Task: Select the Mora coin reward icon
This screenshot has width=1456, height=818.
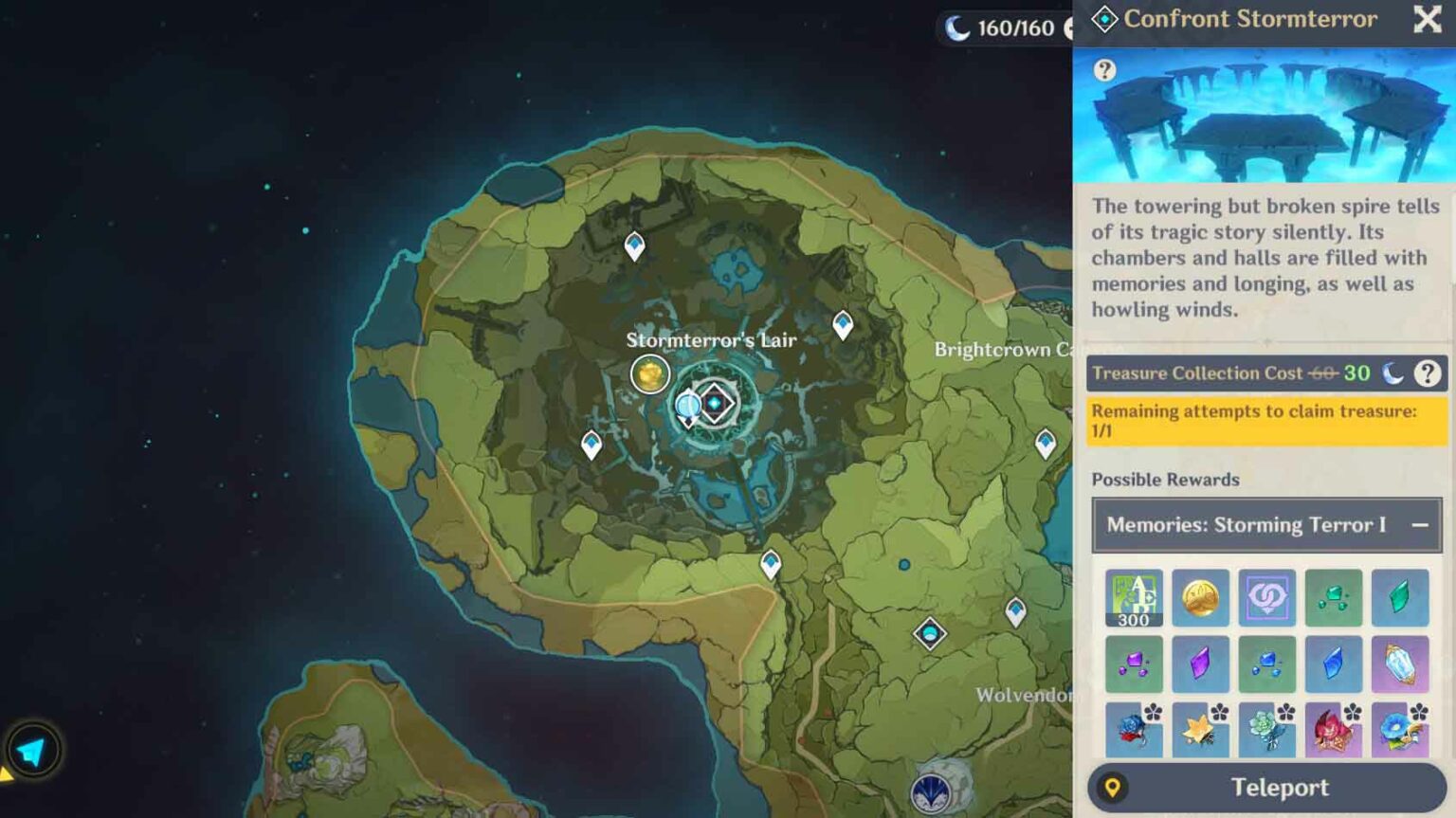Action: pyautogui.click(x=1199, y=597)
